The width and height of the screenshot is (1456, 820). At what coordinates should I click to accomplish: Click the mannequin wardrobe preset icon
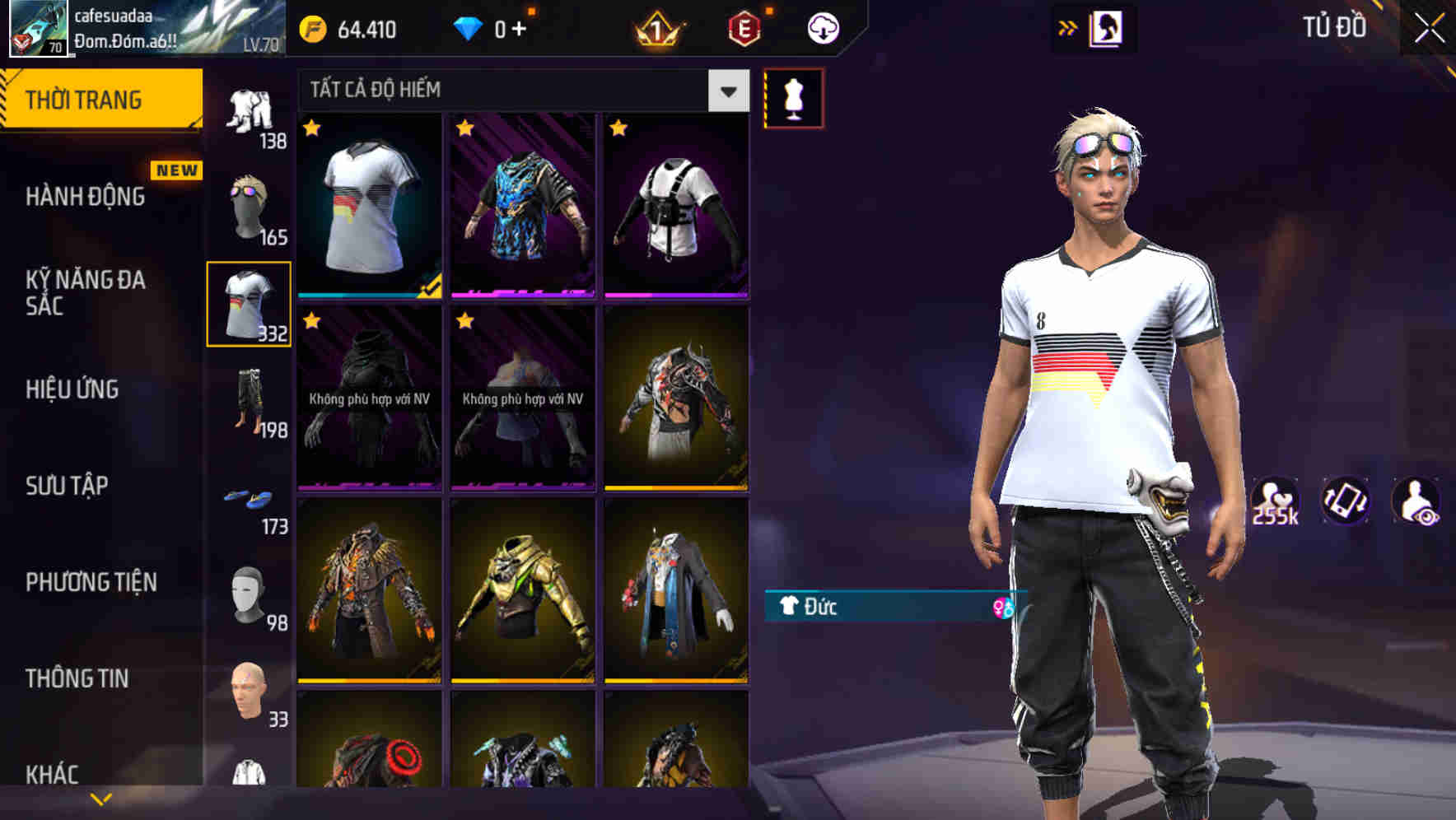(x=793, y=96)
